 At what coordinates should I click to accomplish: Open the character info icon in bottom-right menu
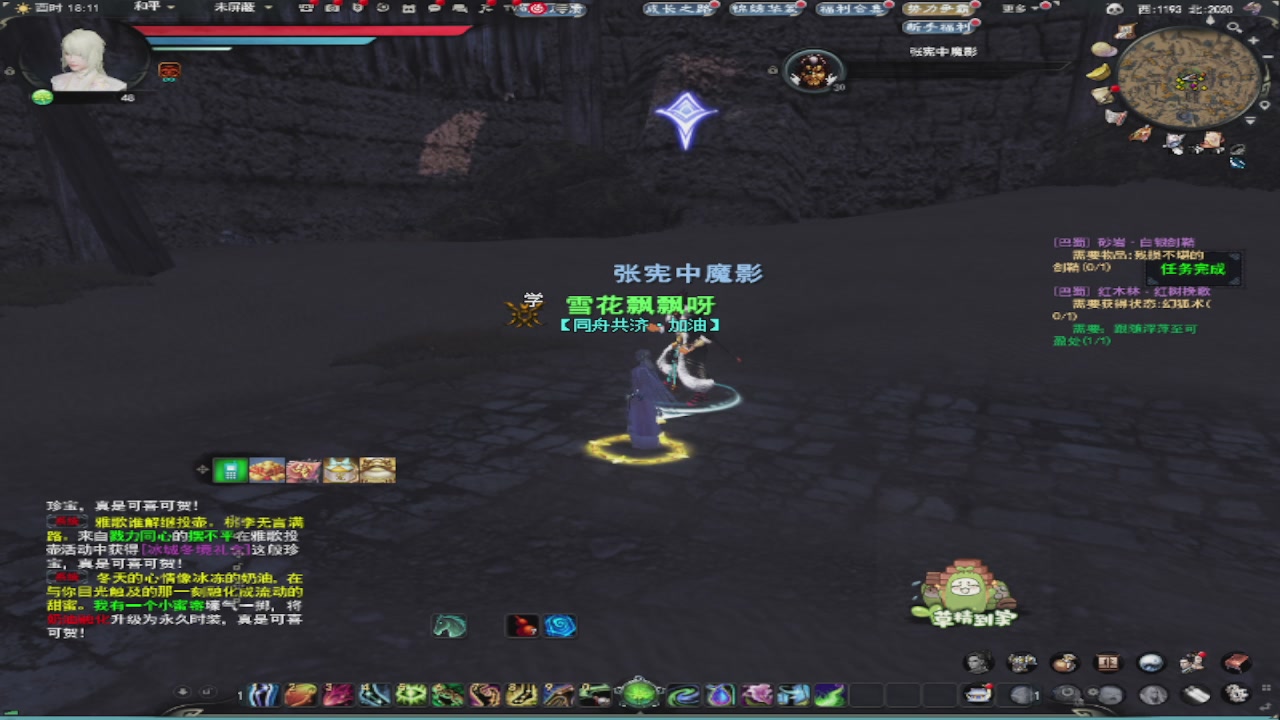978,663
